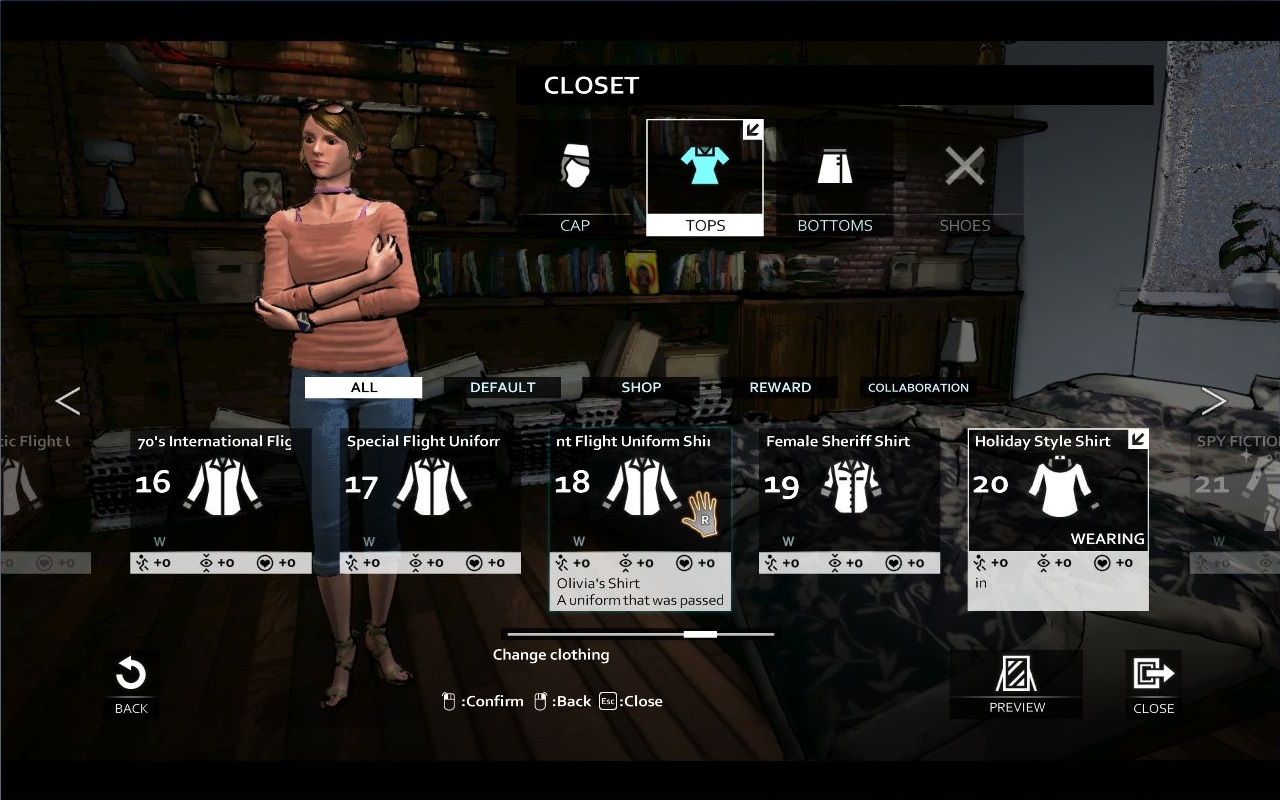Open the BOTTOMS clothing category
Screen dimensions: 1280x800
tap(835, 178)
